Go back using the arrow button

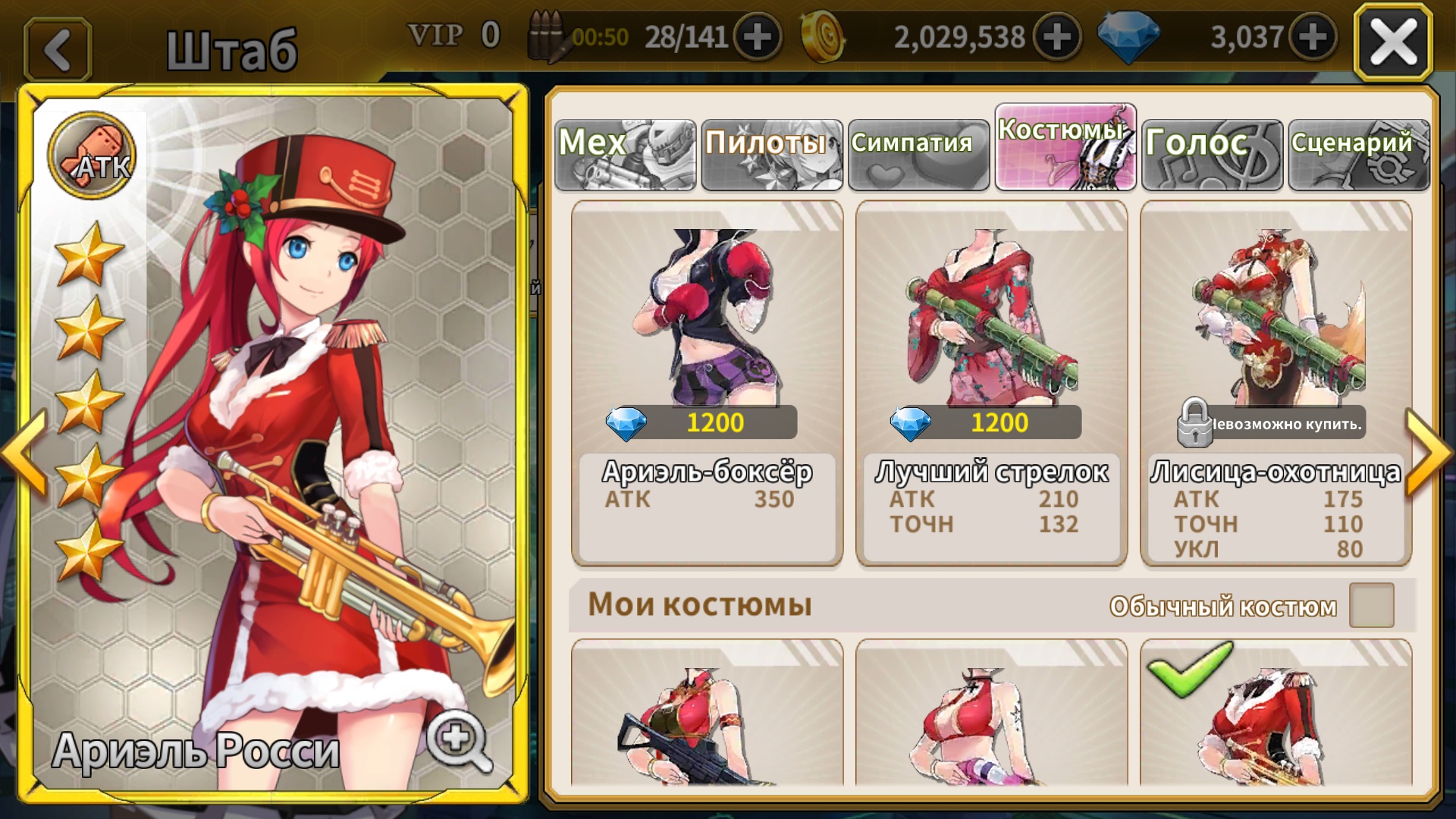tap(58, 50)
